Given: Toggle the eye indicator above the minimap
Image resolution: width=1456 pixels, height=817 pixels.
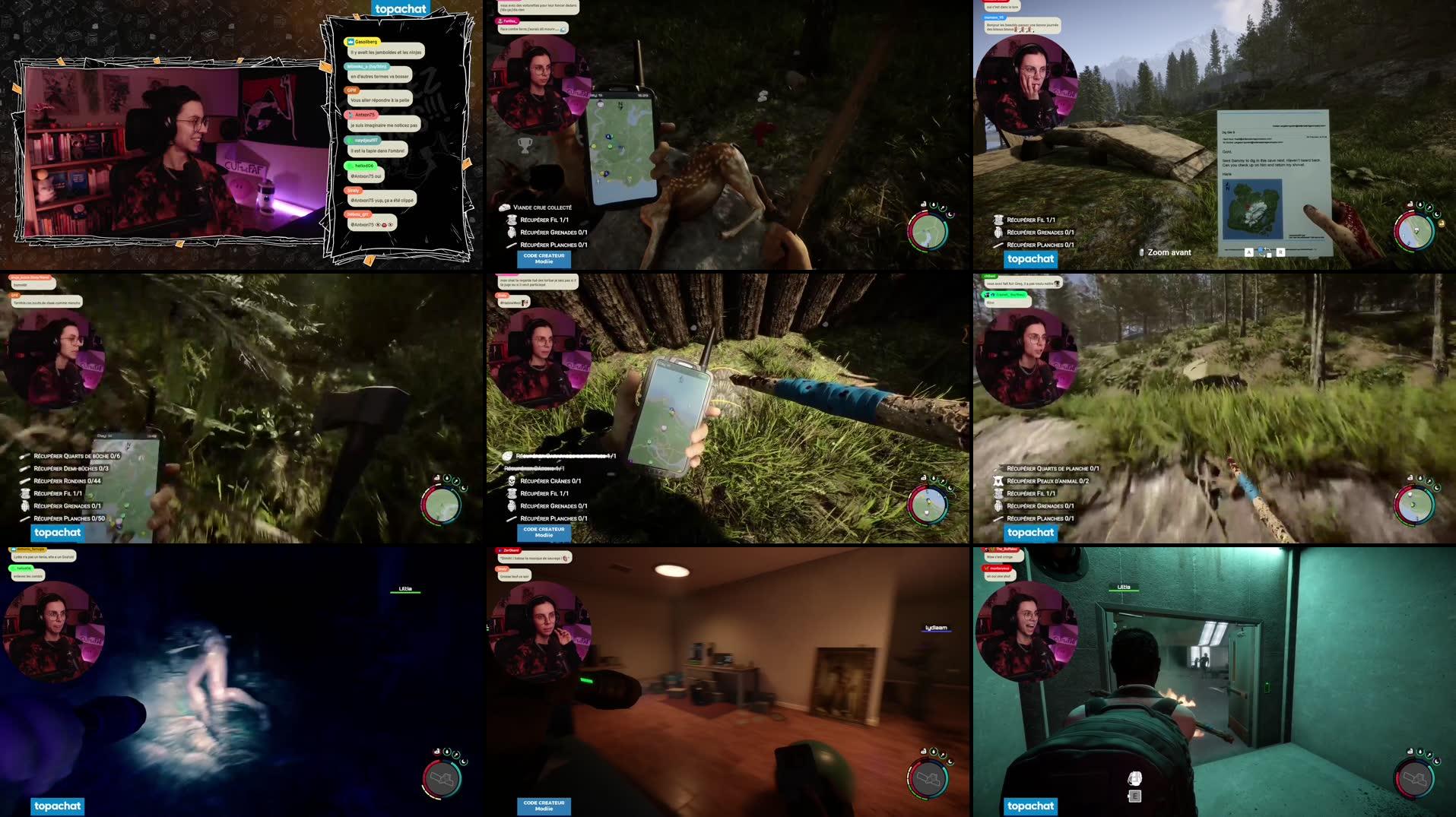Looking at the screenshot, I should pos(924,204).
